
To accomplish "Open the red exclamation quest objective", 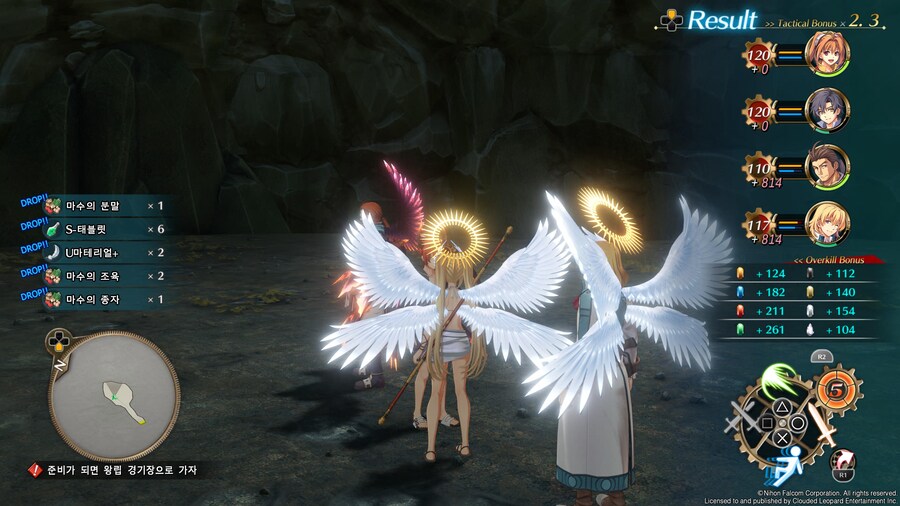I will (35, 469).
